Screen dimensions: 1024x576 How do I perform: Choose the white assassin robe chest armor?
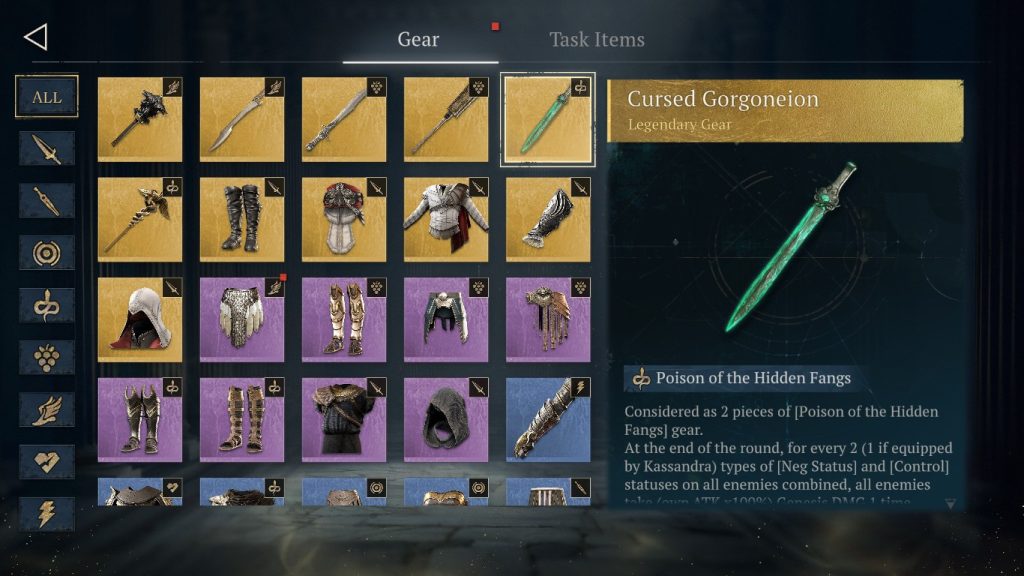point(446,219)
